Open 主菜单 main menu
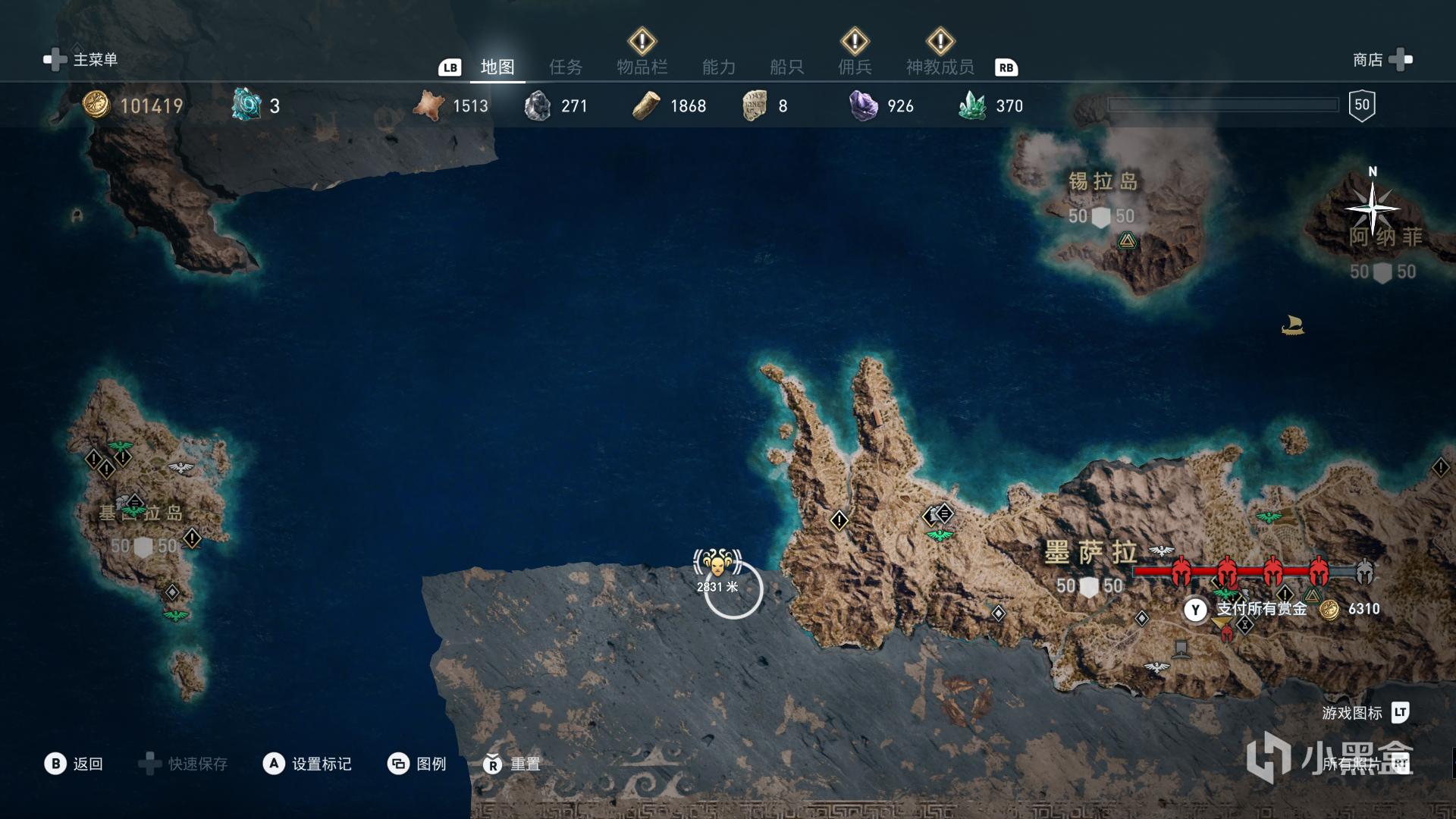 pyautogui.click(x=82, y=59)
